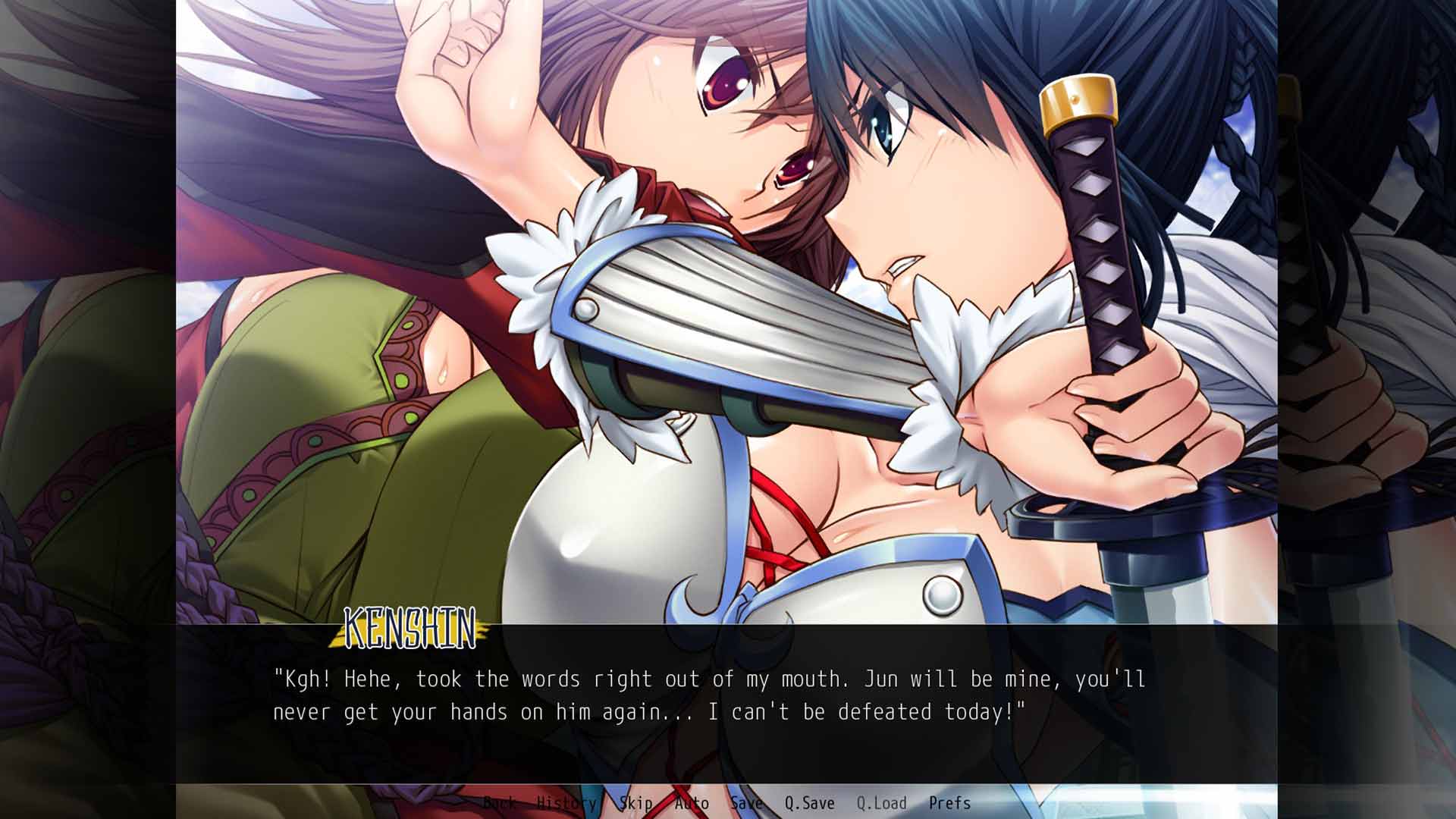This screenshot has width=1456, height=819.
Task: Click the second line of dialogue text
Action: click(x=648, y=711)
